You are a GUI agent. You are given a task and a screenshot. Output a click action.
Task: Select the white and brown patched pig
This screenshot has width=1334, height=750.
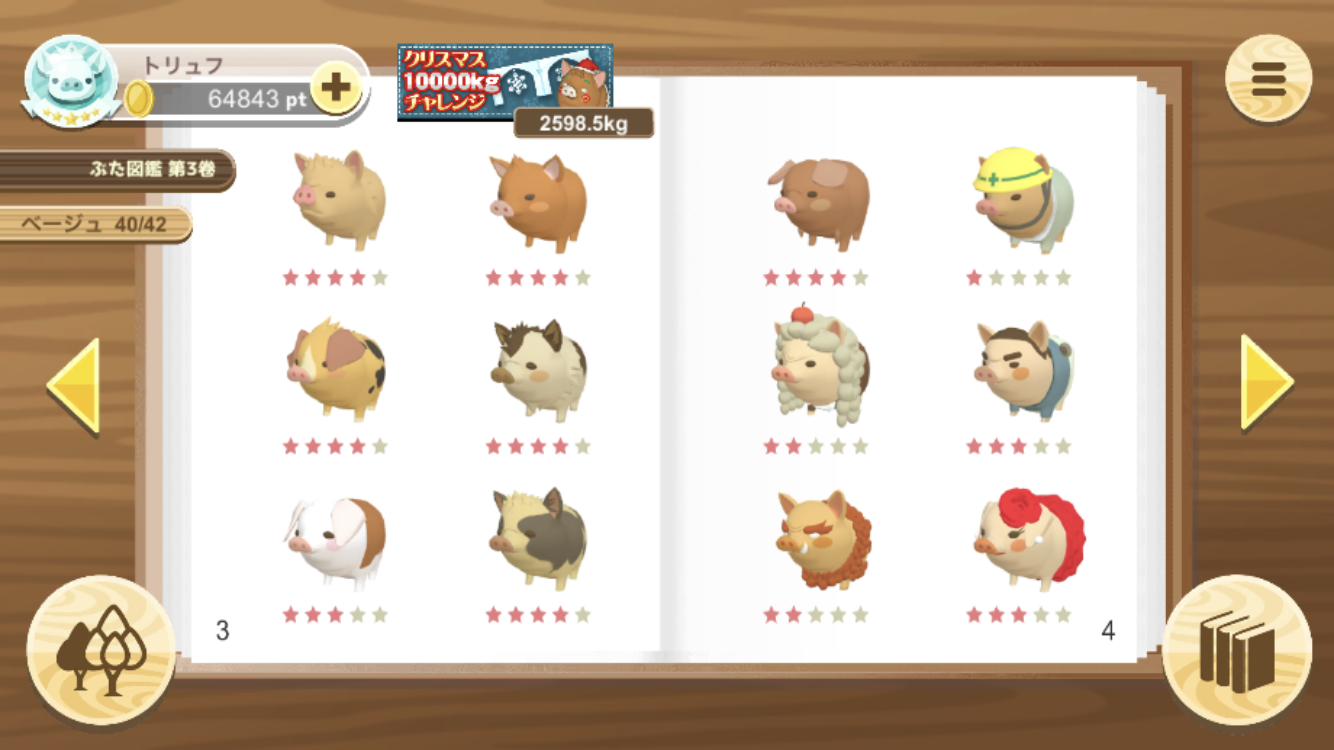point(336,541)
